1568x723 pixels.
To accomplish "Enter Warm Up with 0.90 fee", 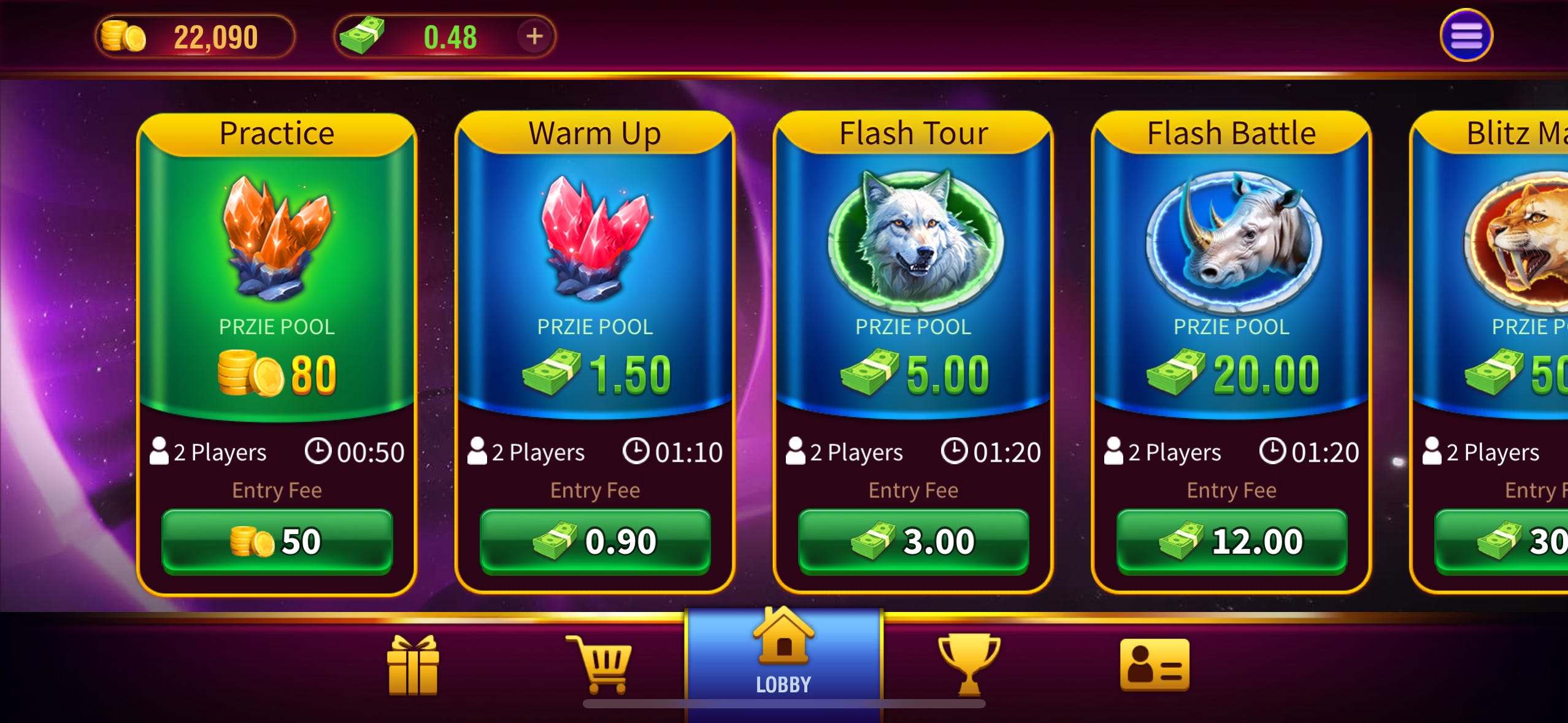I will pos(593,540).
